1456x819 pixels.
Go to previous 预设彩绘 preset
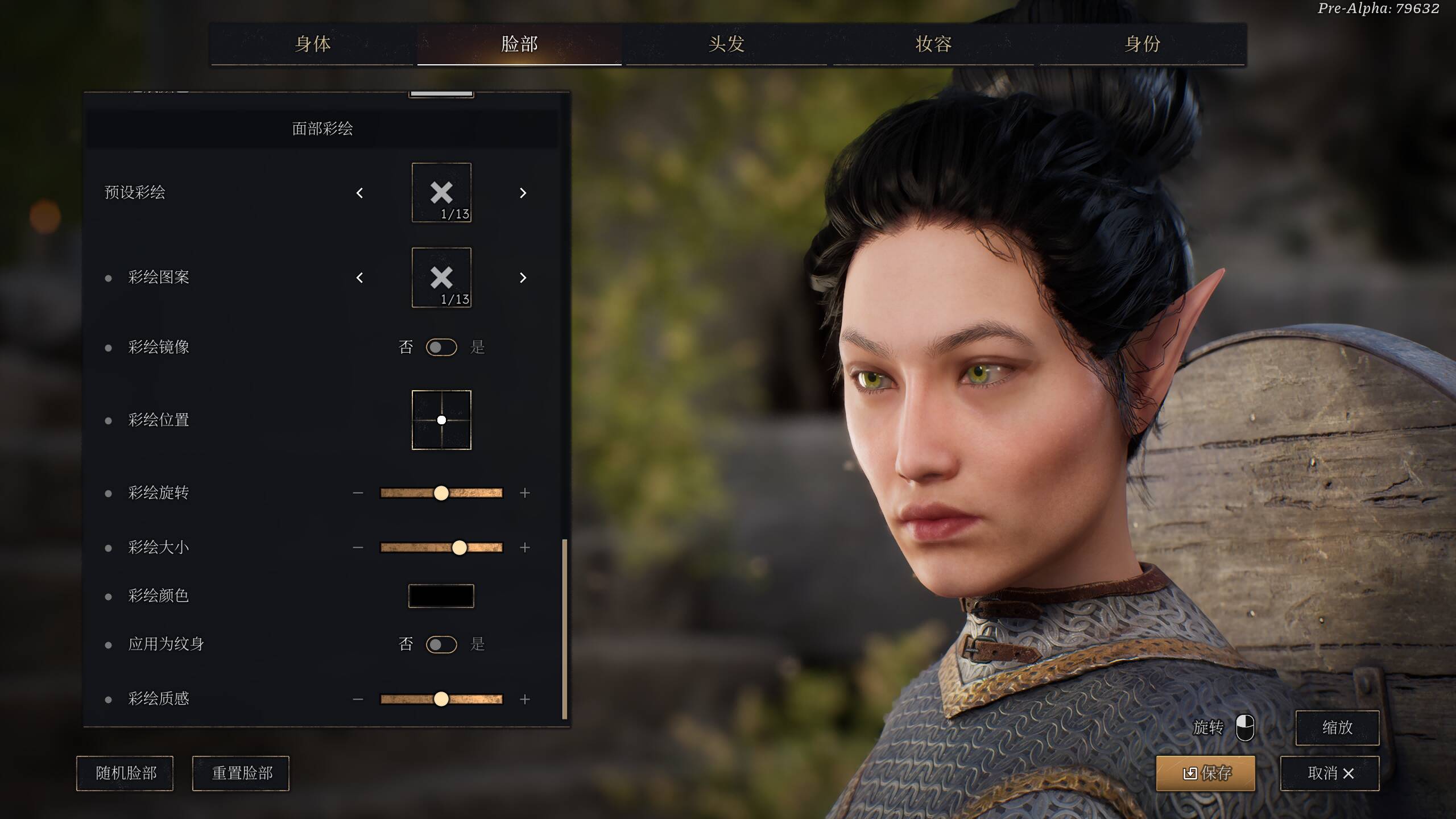pyautogui.click(x=359, y=193)
